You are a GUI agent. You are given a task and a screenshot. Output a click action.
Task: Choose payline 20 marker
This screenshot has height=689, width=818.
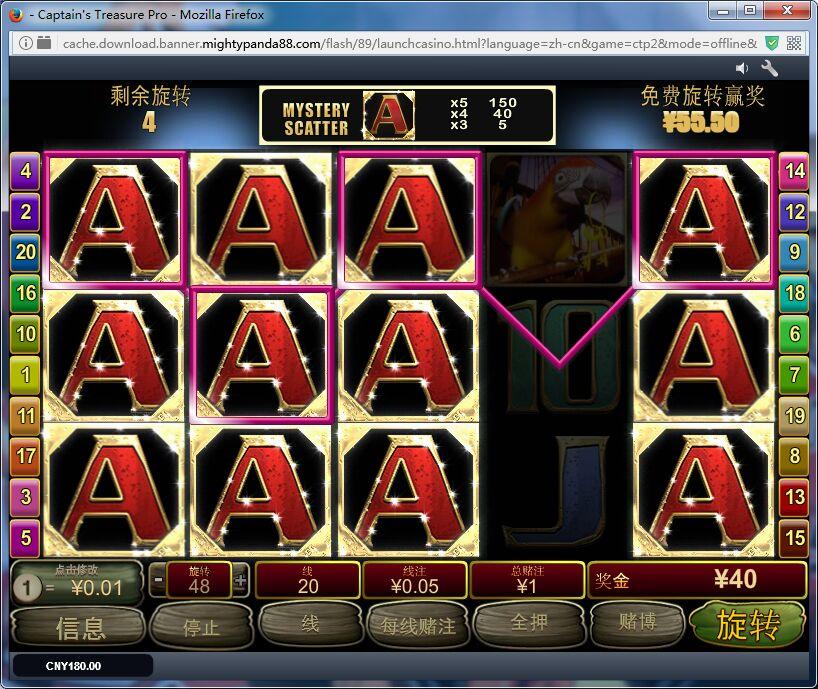click(25, 252)
